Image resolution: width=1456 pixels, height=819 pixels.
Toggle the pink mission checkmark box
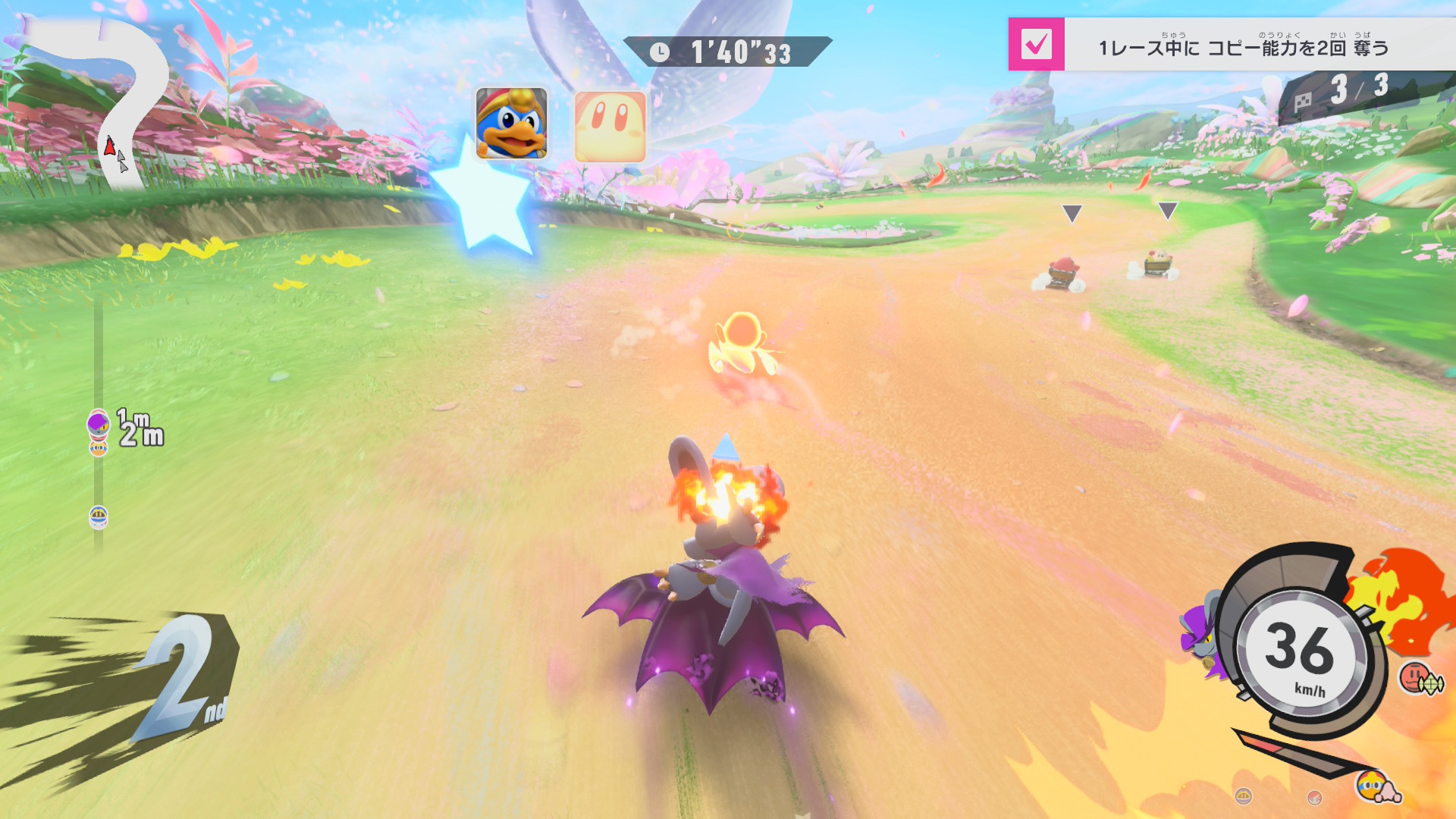coord(1036,45)
